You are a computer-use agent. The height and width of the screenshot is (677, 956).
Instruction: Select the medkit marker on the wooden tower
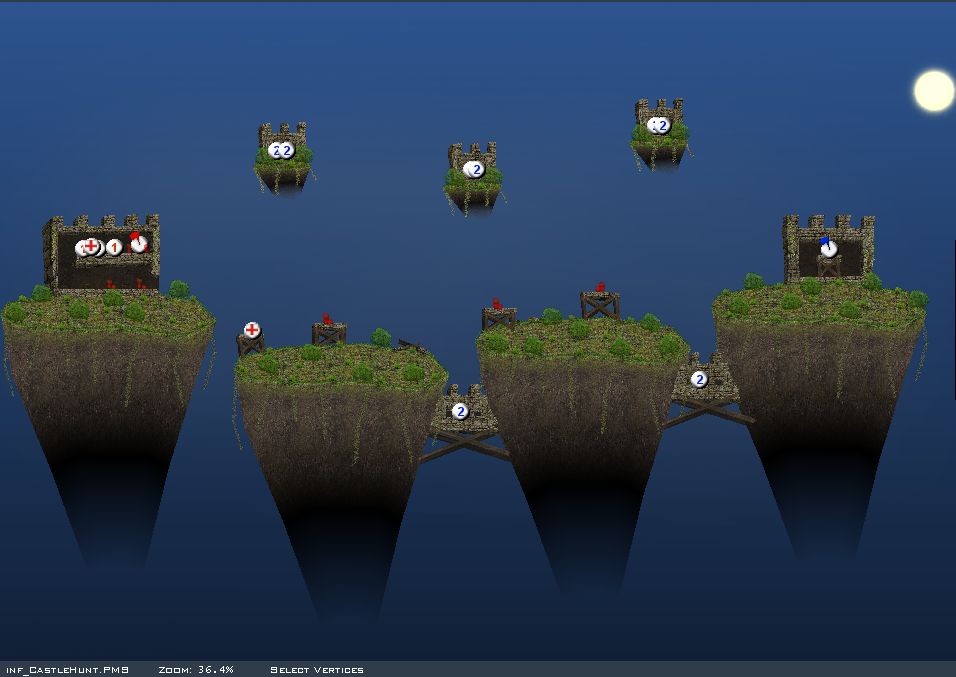tap(252, 330)
